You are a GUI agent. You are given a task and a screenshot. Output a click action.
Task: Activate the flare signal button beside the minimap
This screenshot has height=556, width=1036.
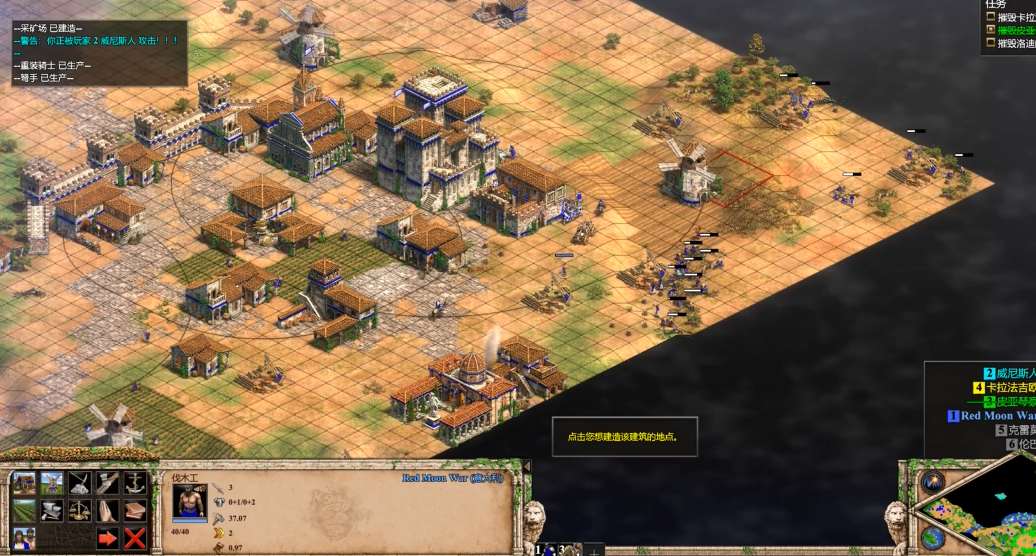click(934, 482)
